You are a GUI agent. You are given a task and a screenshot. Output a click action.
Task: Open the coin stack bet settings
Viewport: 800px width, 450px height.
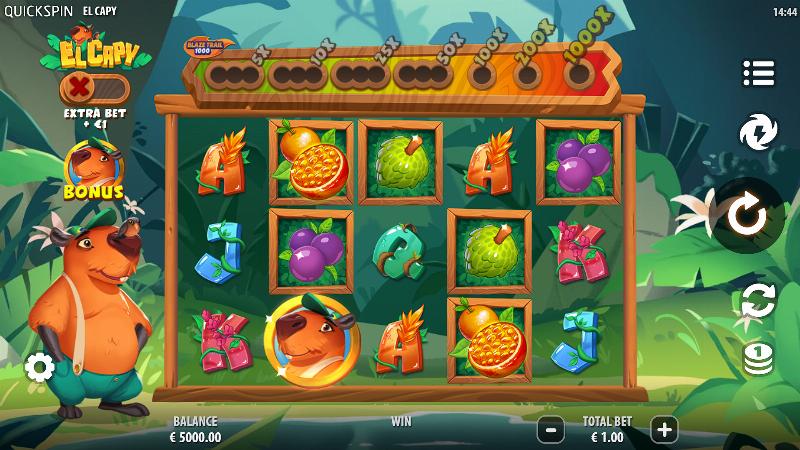tap(758, 358)
